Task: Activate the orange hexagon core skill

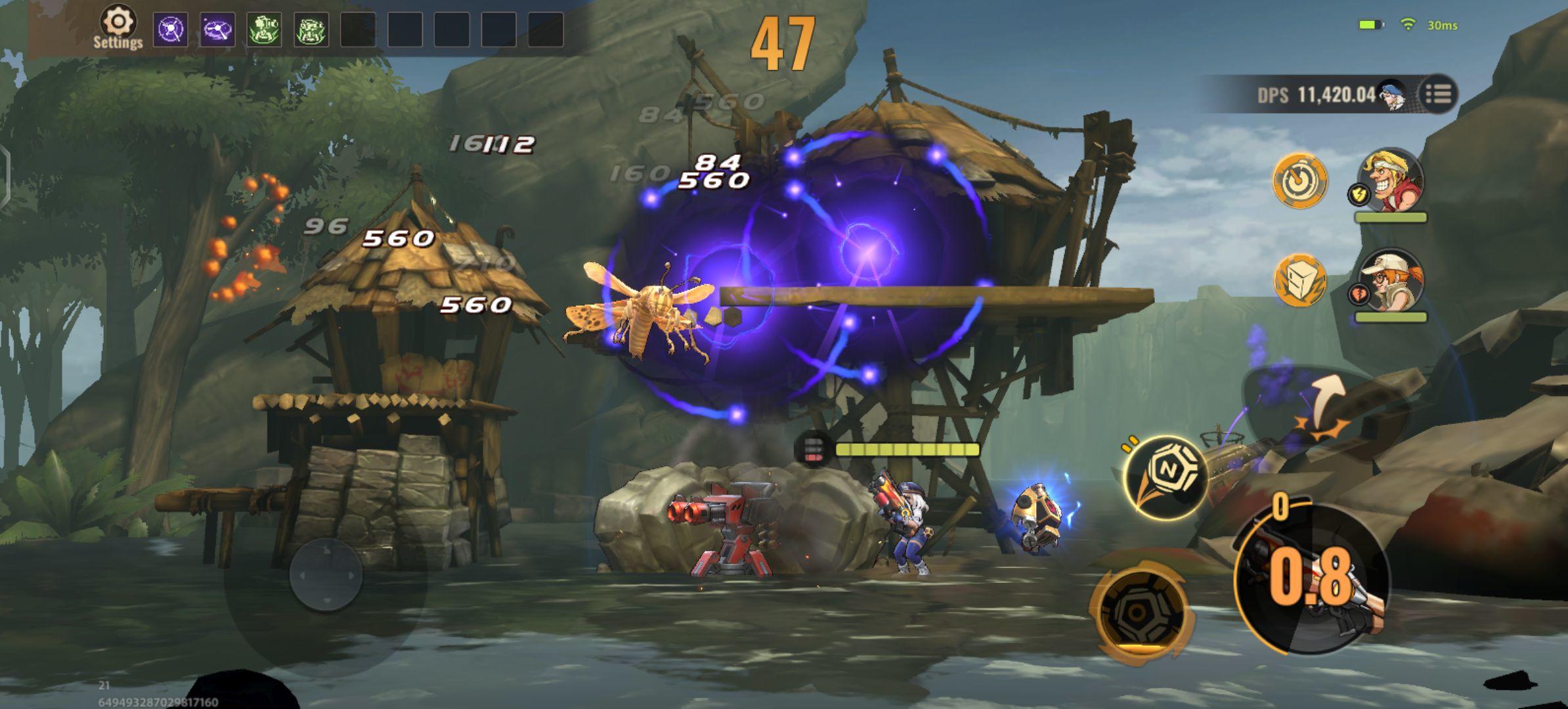Action: point(1139,613)
